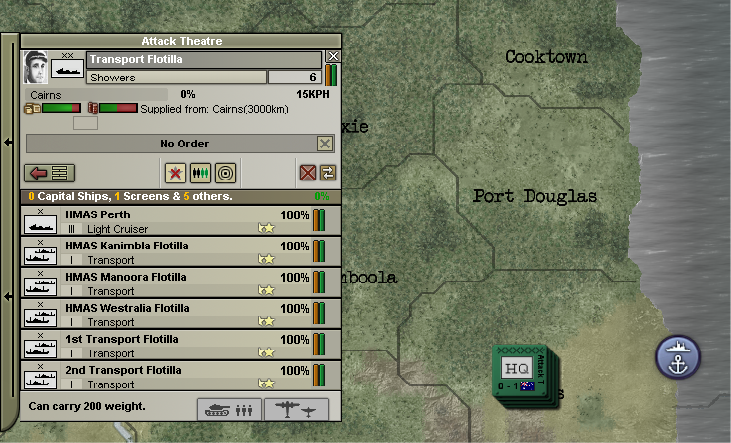The height and width of the screenshot is (443, 731).
Task: Show land units loading with tank button
Action: coord(231,409)
